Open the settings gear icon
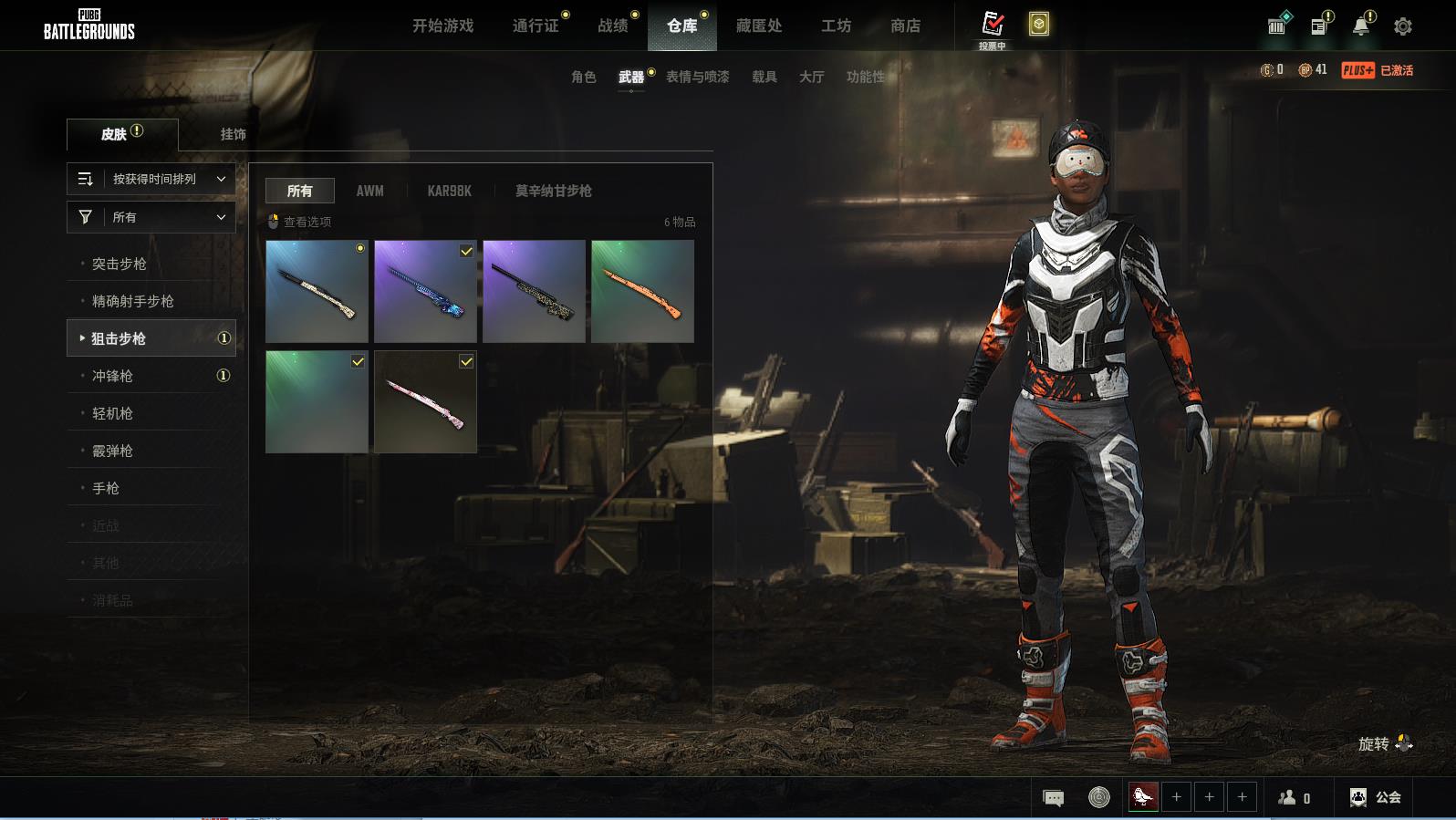The image size is (1456, 820). [1402, 26]
